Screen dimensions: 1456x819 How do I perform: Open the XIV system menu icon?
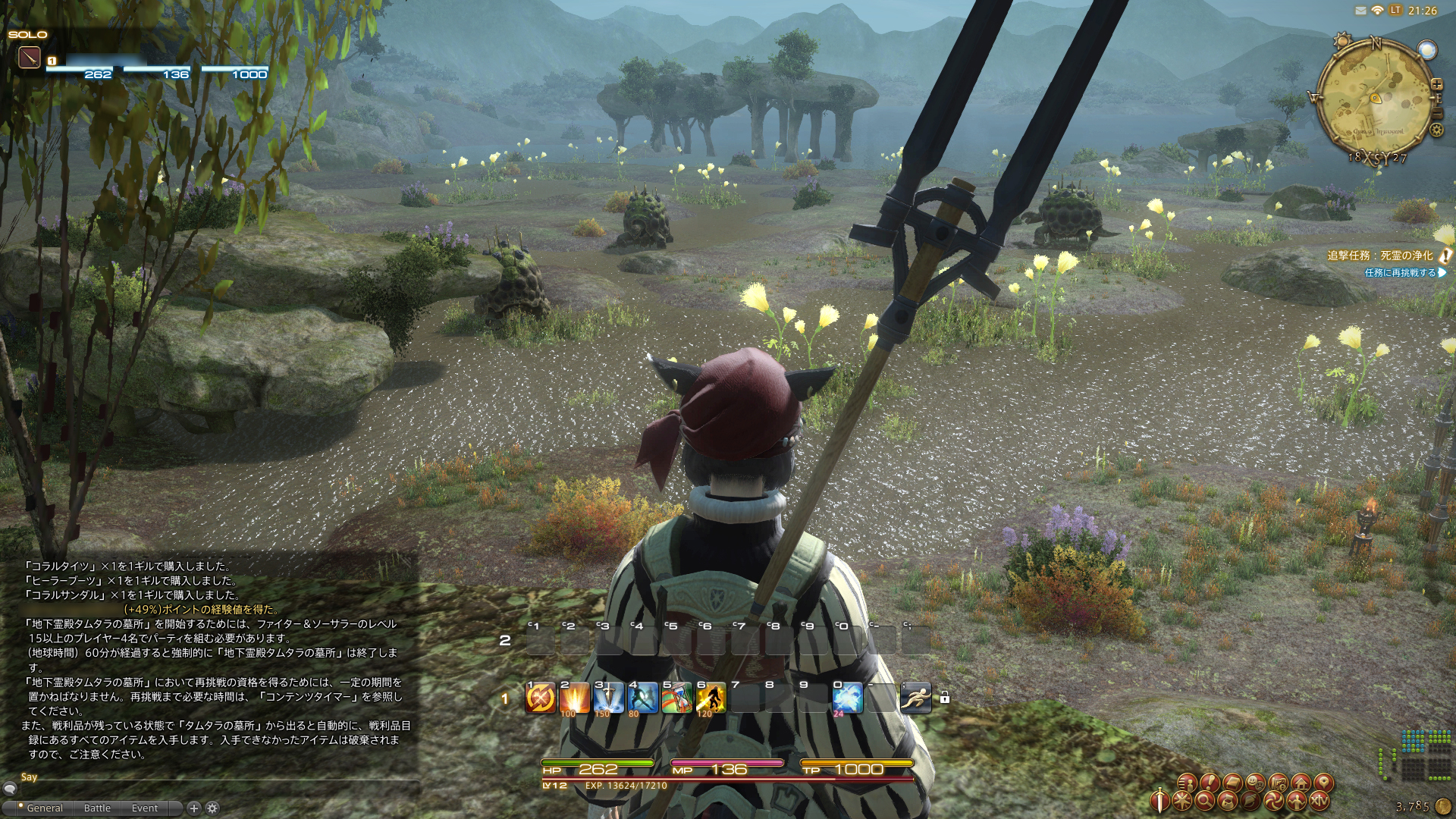pos(1320,801)
